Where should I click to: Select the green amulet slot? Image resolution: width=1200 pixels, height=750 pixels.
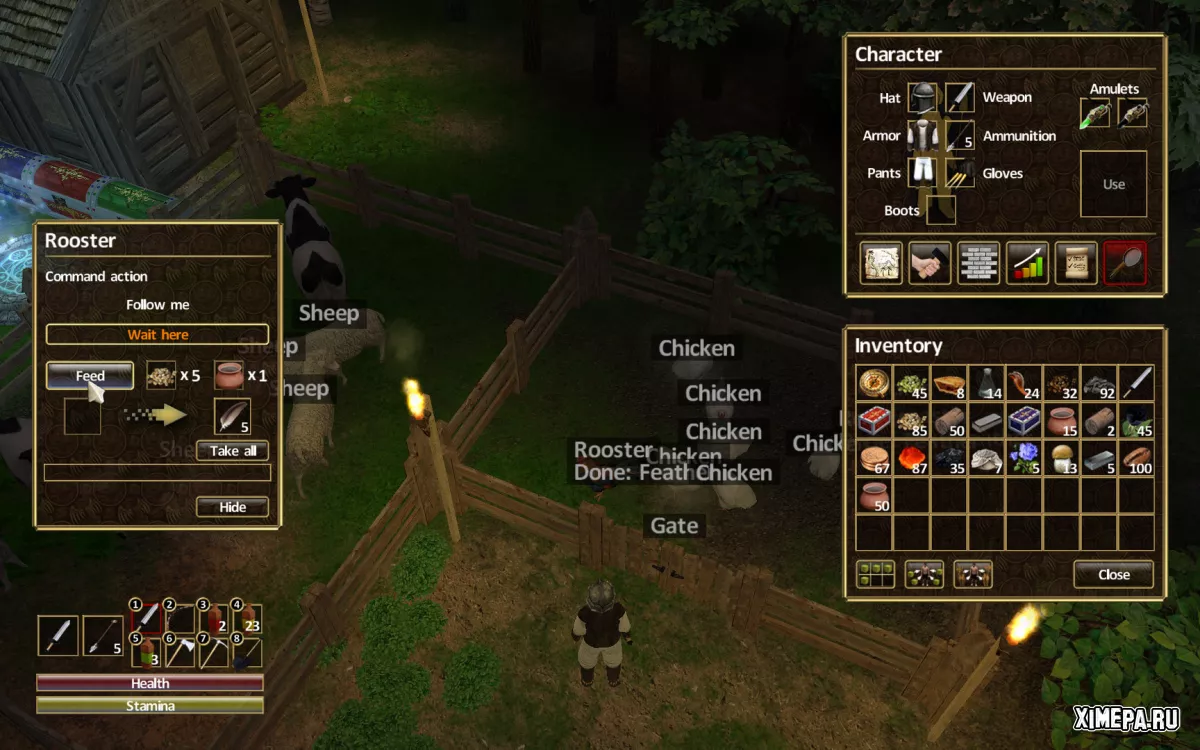pos(1096,113)
